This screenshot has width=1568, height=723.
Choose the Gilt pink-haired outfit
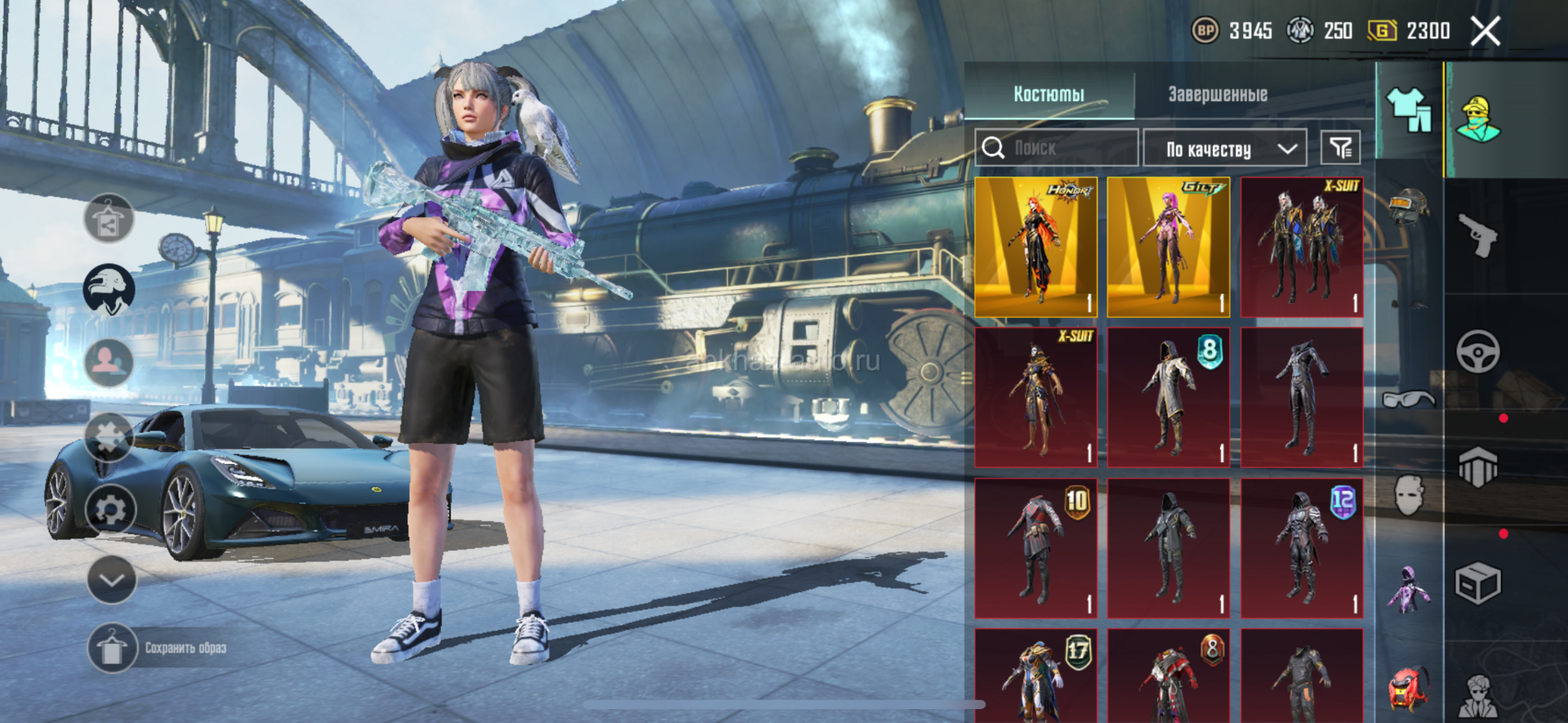click(x=1169, y=247)
